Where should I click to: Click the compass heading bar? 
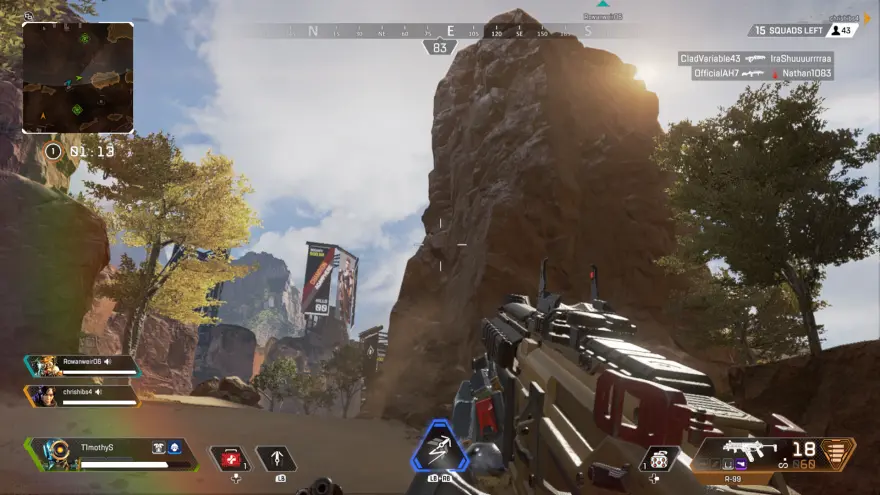click(450, 31)
